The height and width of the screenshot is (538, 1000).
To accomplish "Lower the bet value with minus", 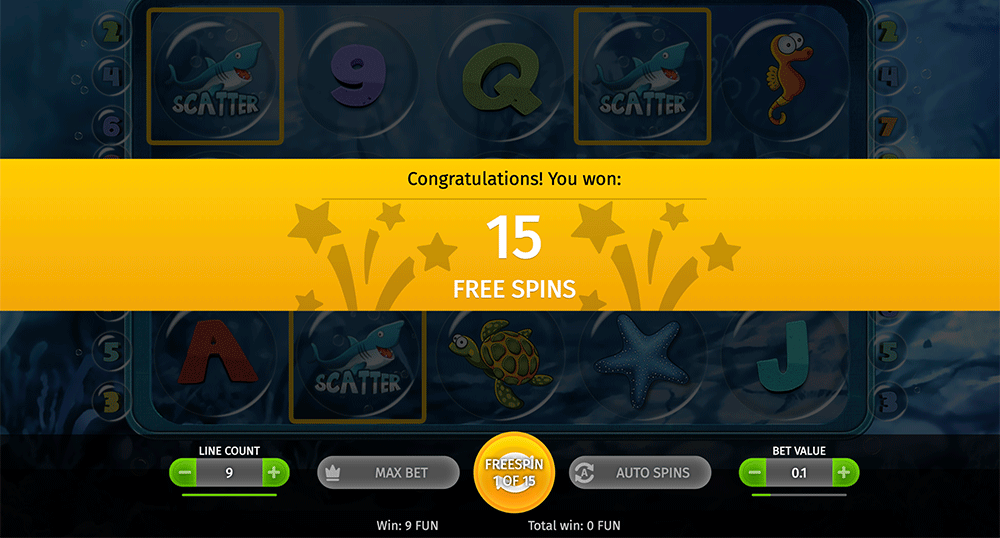I will click(x=755, y=472).
